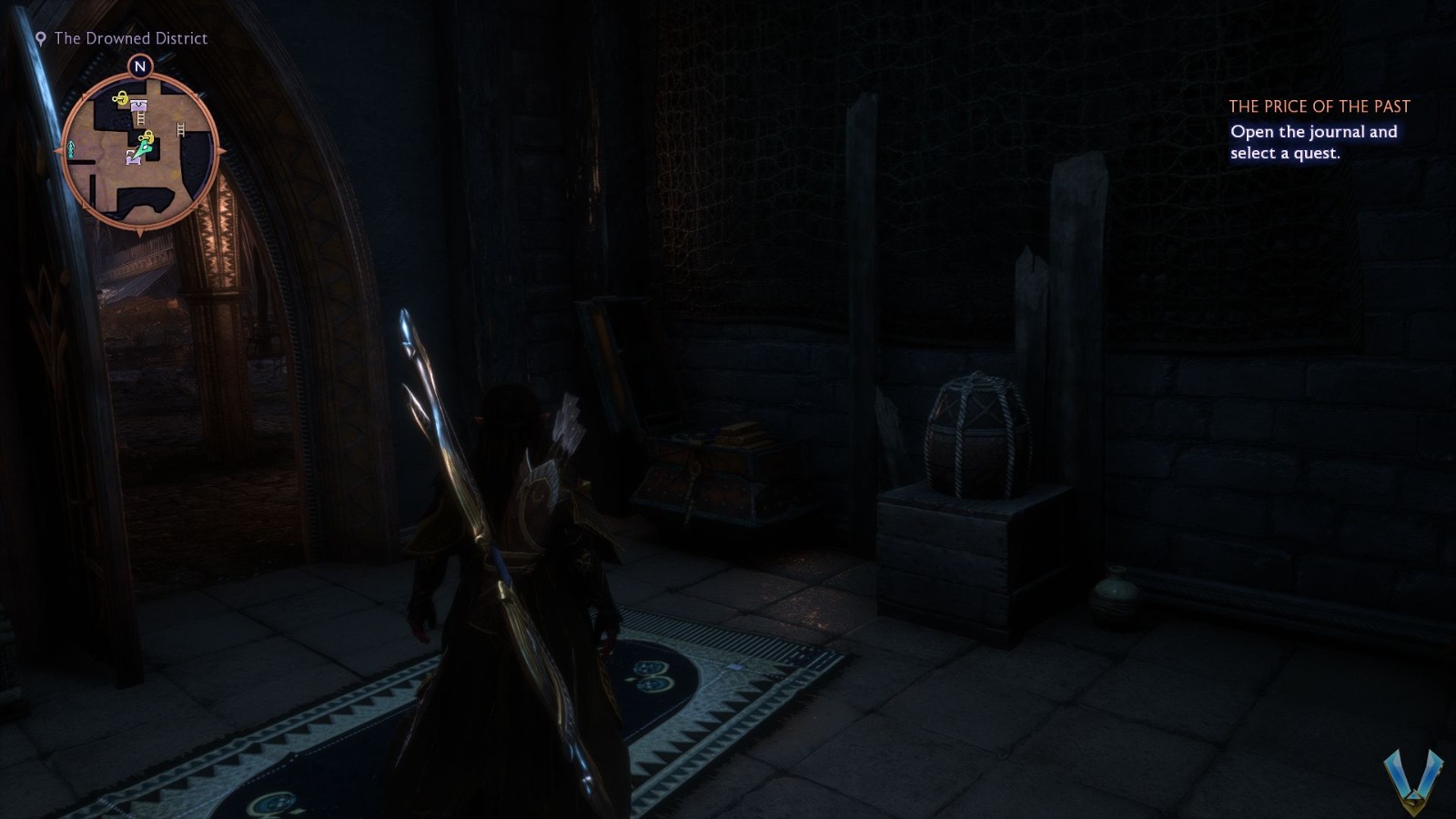Image resolution: width=1456 pixels, height=819 pixels.
Task: Click the teal marker on the minimap's left edge
Action: pos(70,149)
